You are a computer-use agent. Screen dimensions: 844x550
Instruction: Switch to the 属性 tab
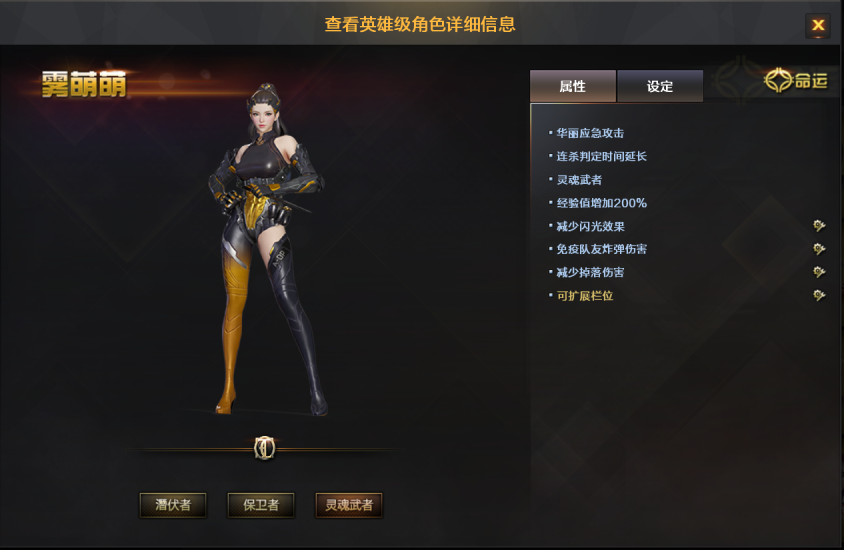pyautogui.click(x=573, y=86)
